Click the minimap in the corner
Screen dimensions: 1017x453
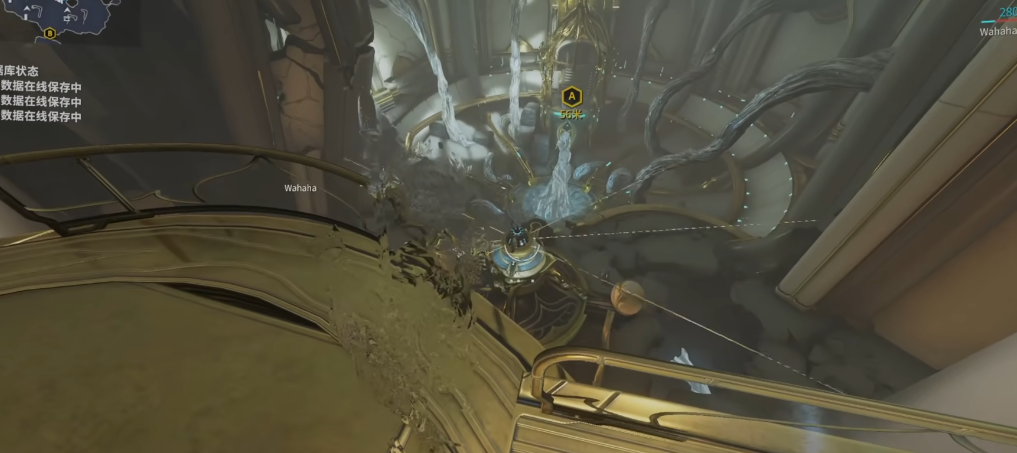pos(65,18)
